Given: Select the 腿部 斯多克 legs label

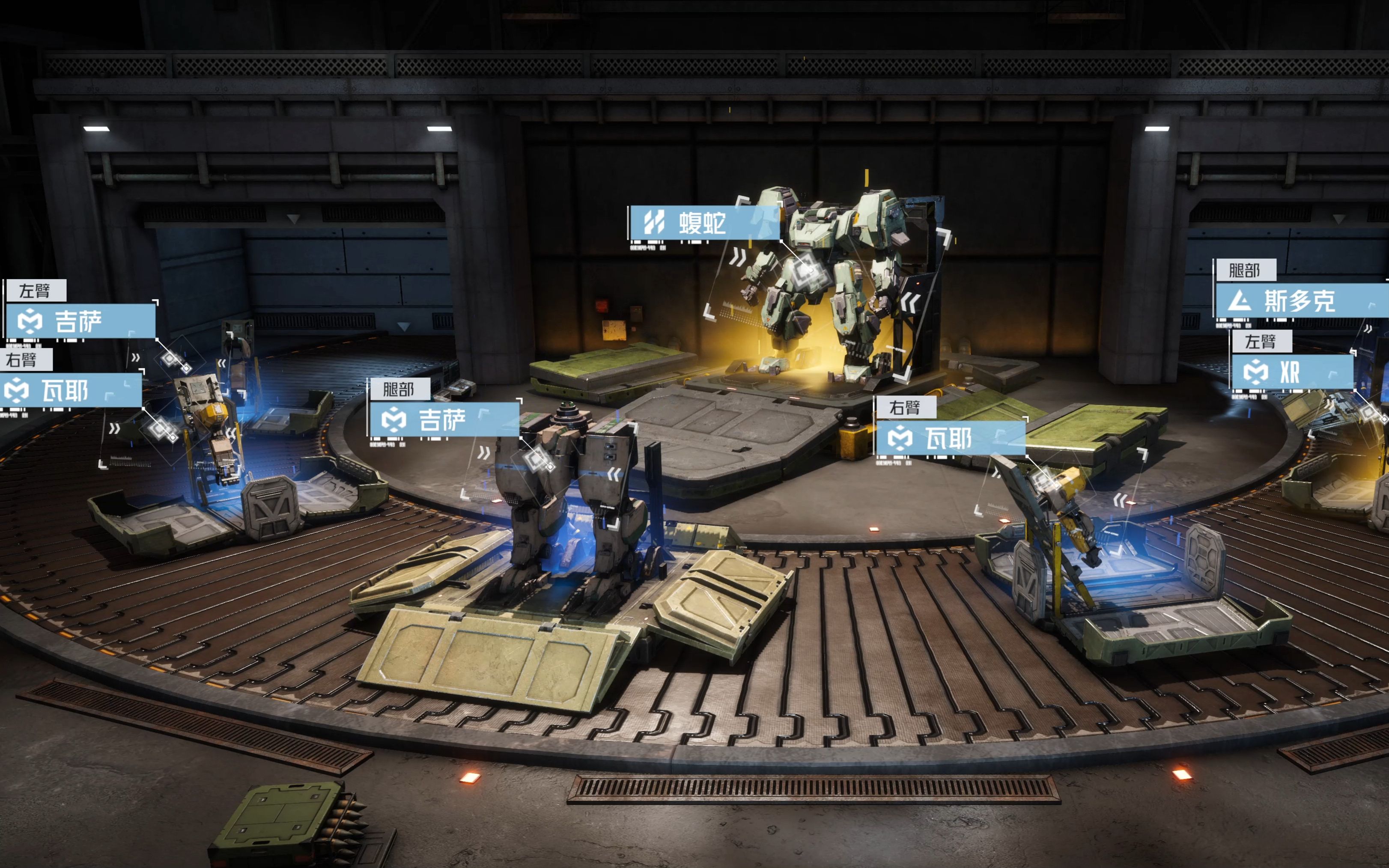Looking at the screenshot, I should pyautogui.click(x=1300, y=301).
